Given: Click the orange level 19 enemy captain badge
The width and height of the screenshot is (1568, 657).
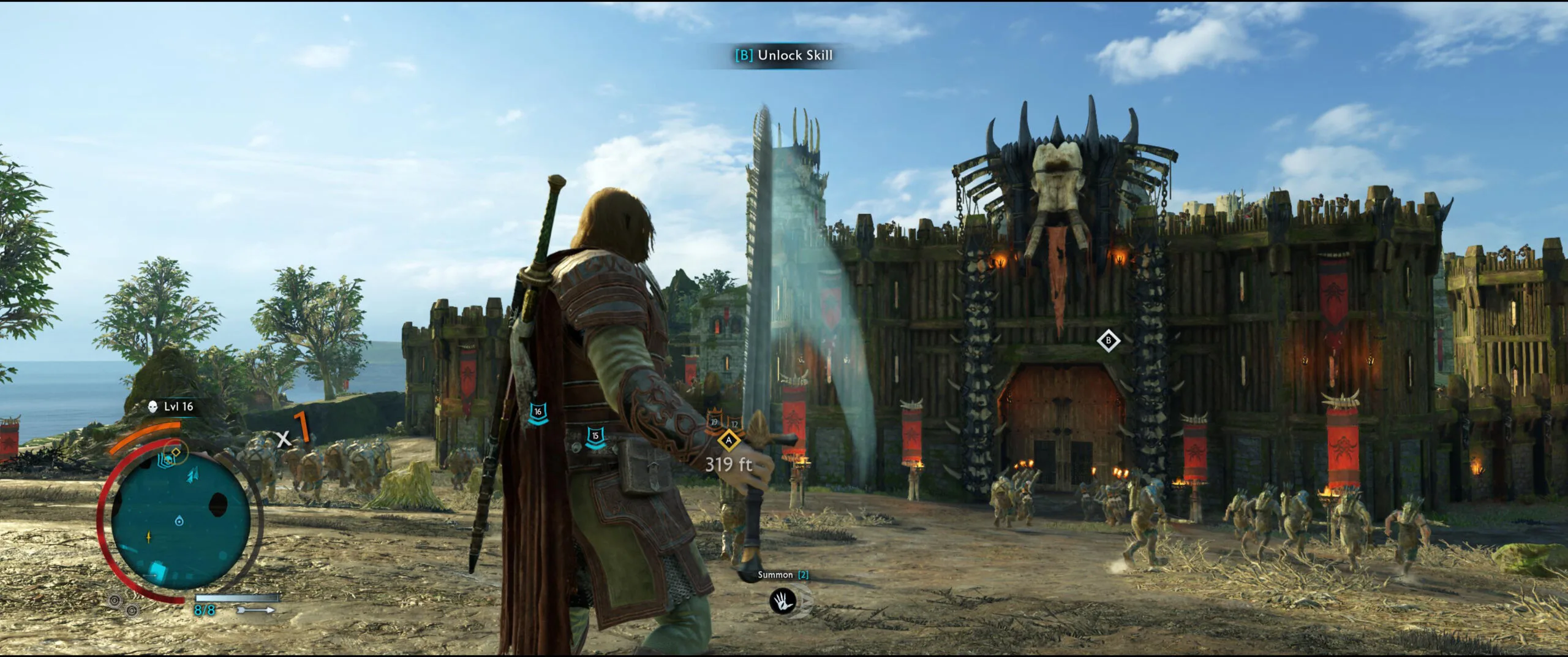Looking at the screenshot, I should pos(714,422).
